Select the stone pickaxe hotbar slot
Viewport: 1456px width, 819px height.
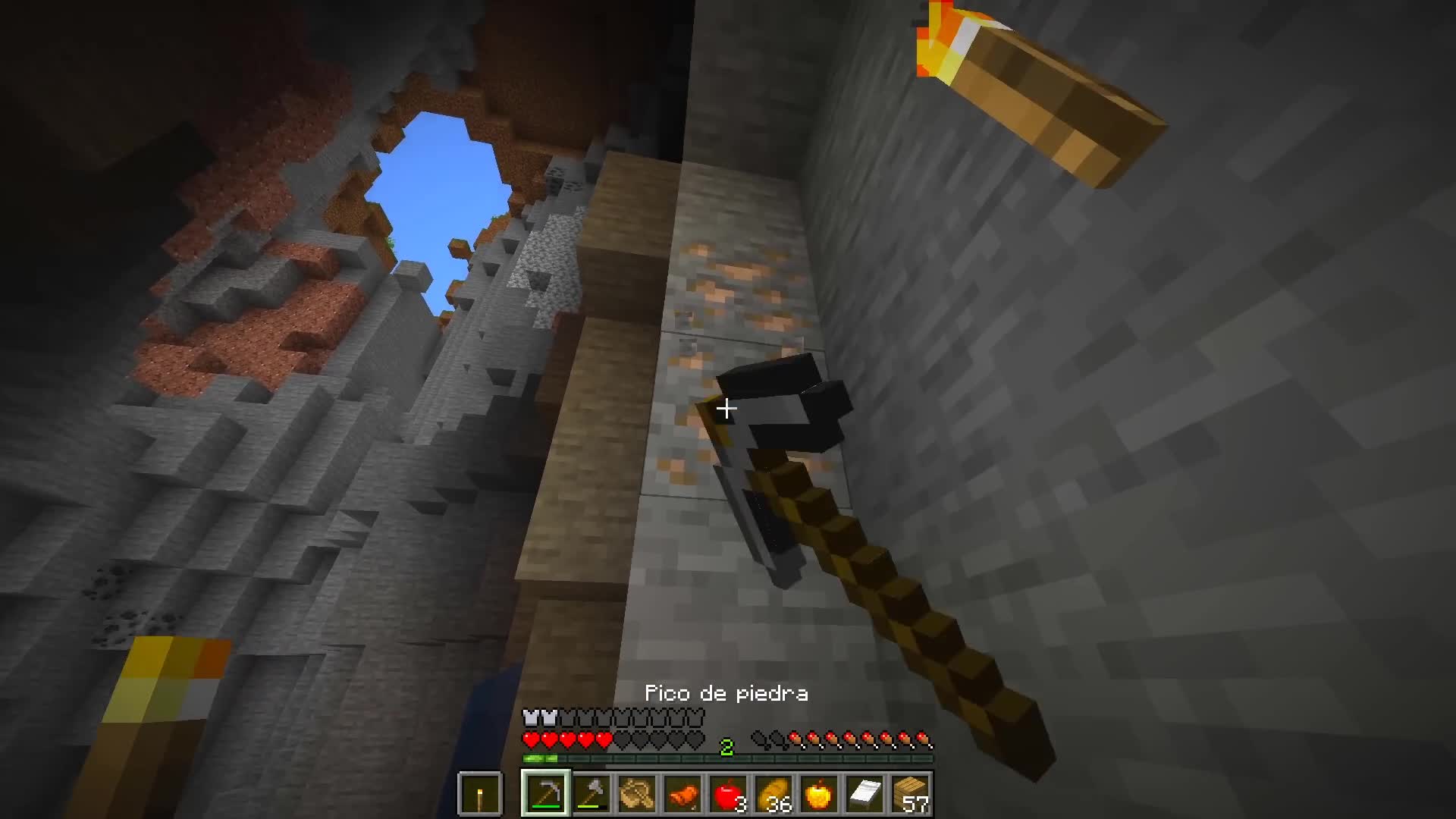pyautogui.click(x=544, y=793)
